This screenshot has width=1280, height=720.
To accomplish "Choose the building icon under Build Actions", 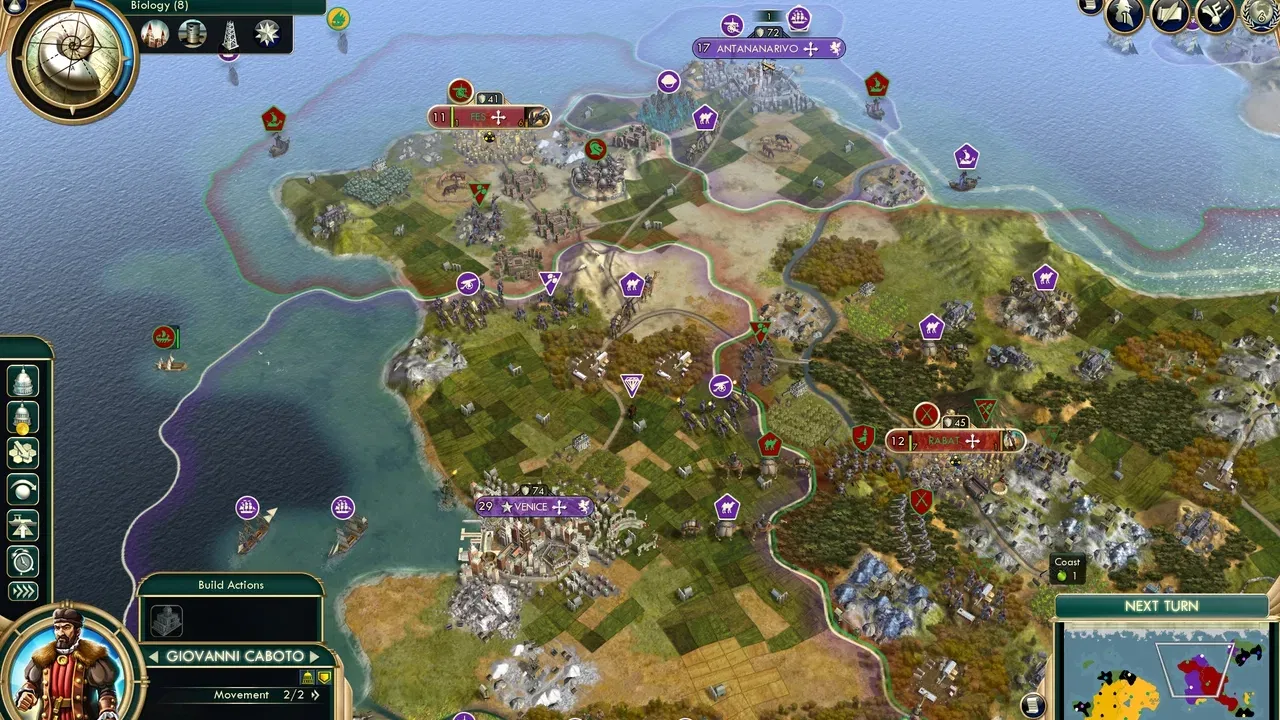I will click(167, 621).
